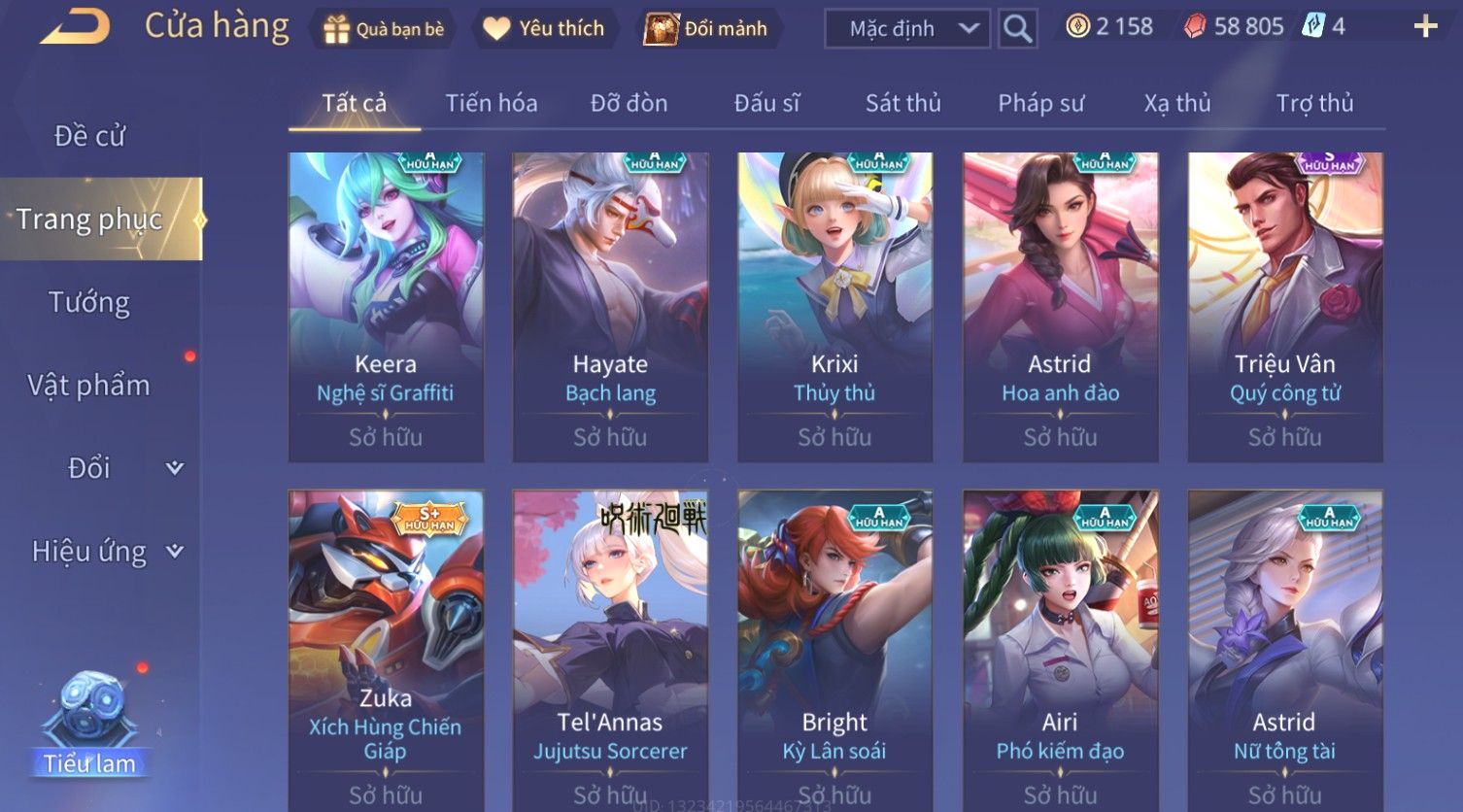Open the Tướng heroes section
Image resolution: width=1463 pixels, height=812 pixels.
tap(89, 302)
